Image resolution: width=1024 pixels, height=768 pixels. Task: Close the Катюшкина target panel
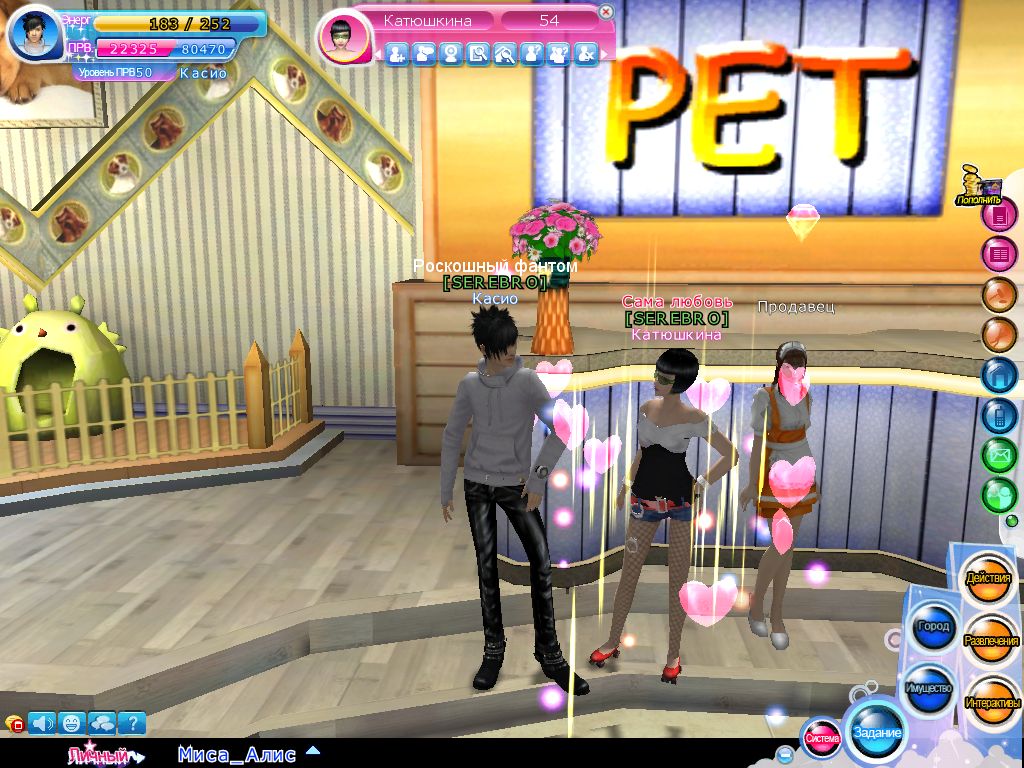pos(606,13)
